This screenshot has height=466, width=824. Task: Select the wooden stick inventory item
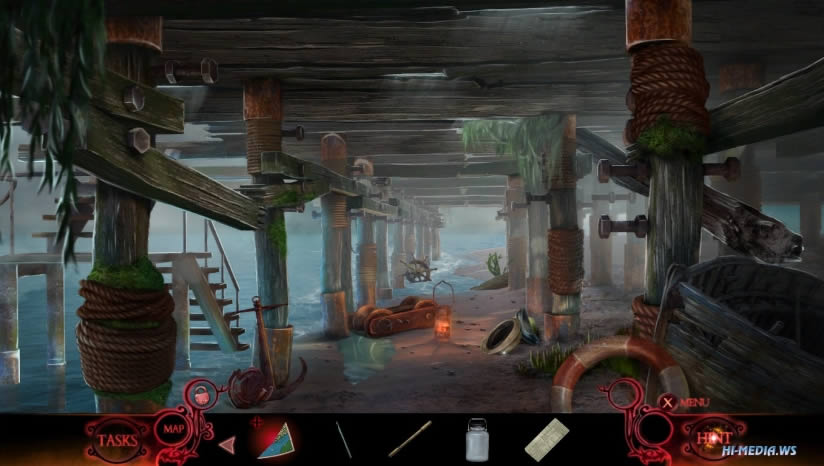click(x=409, y=438)
